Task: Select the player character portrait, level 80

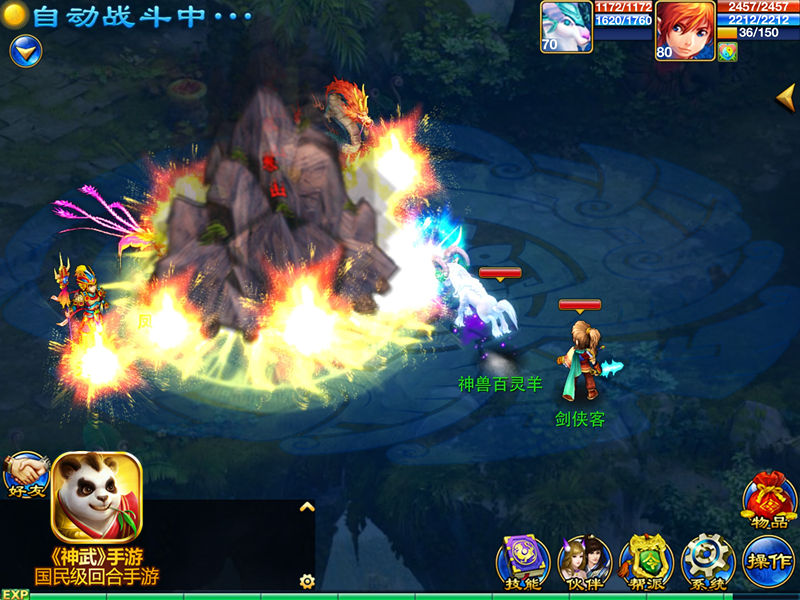Action: [685, 30]
